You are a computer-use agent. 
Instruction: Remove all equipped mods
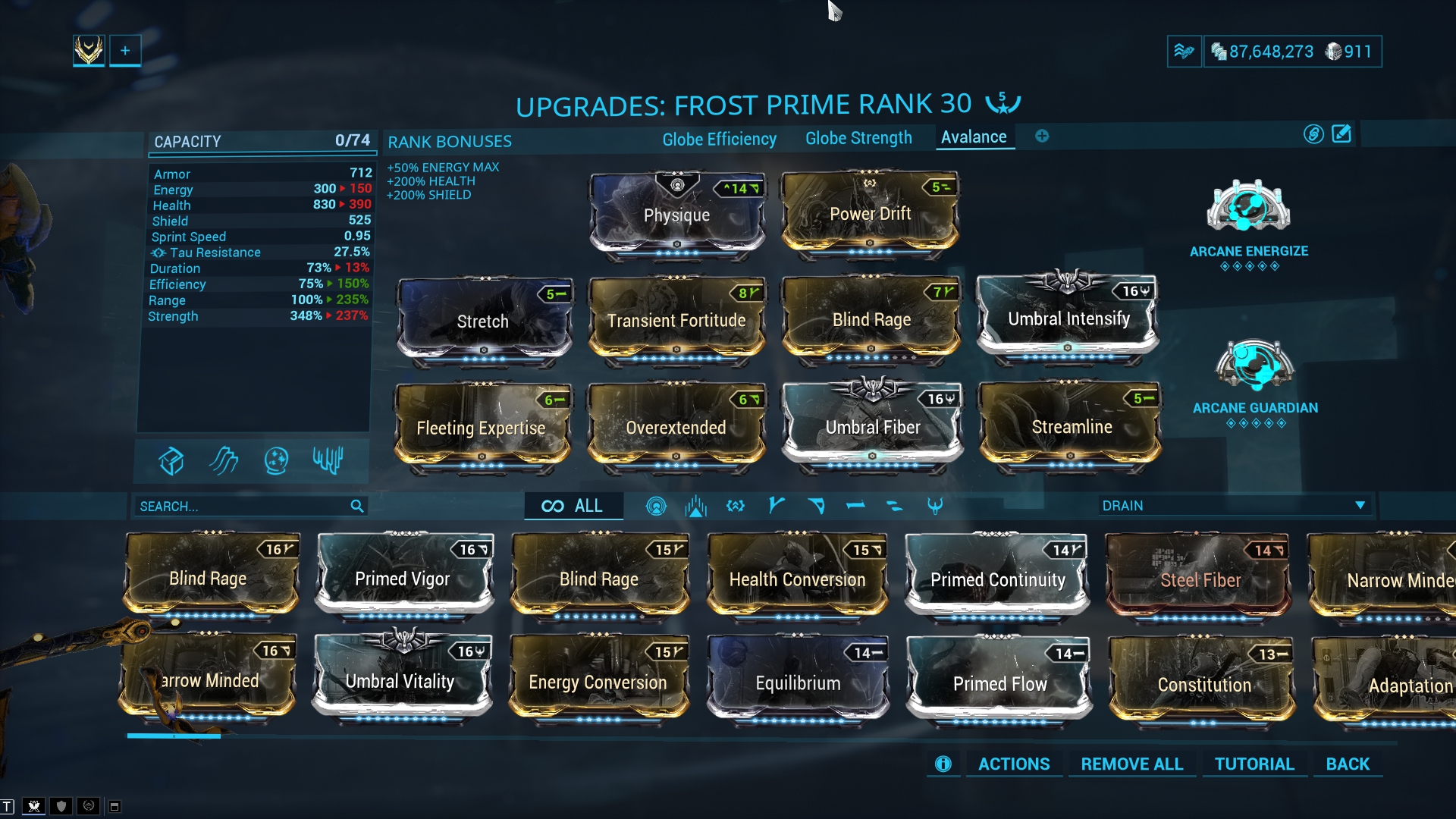(x=1131, y=764)
